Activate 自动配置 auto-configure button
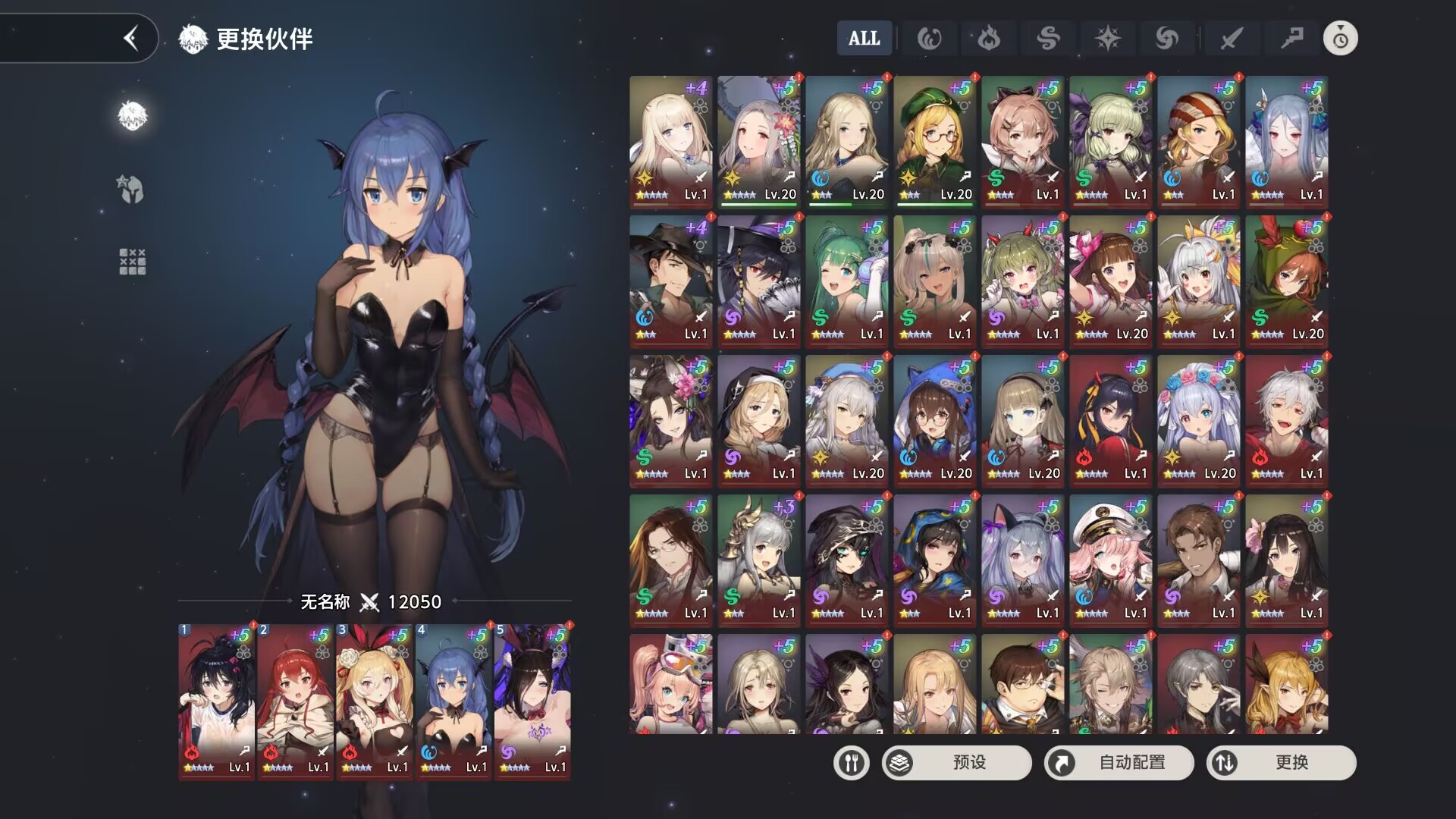The height and width of the screenshot is (819, 1456). [1119, 762]
